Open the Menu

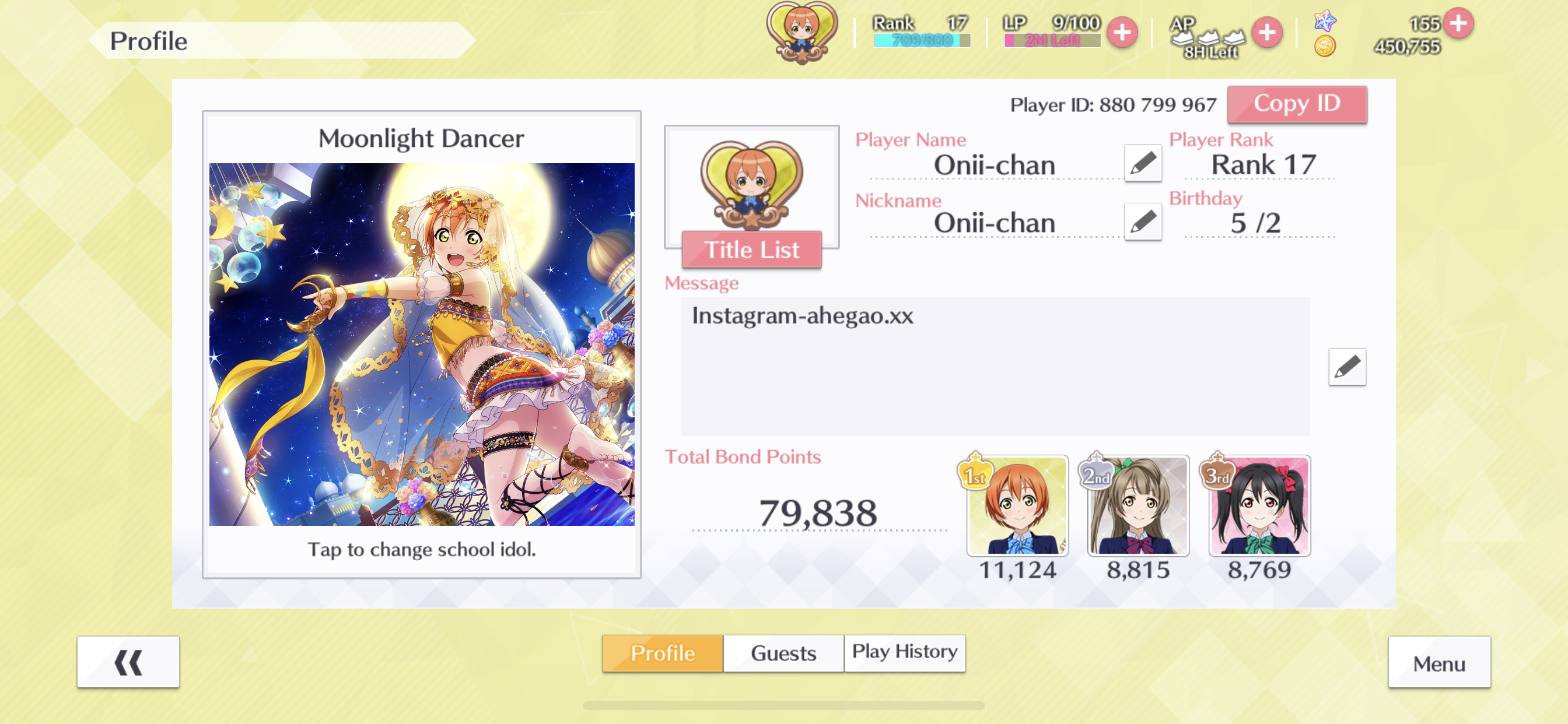1438,663
